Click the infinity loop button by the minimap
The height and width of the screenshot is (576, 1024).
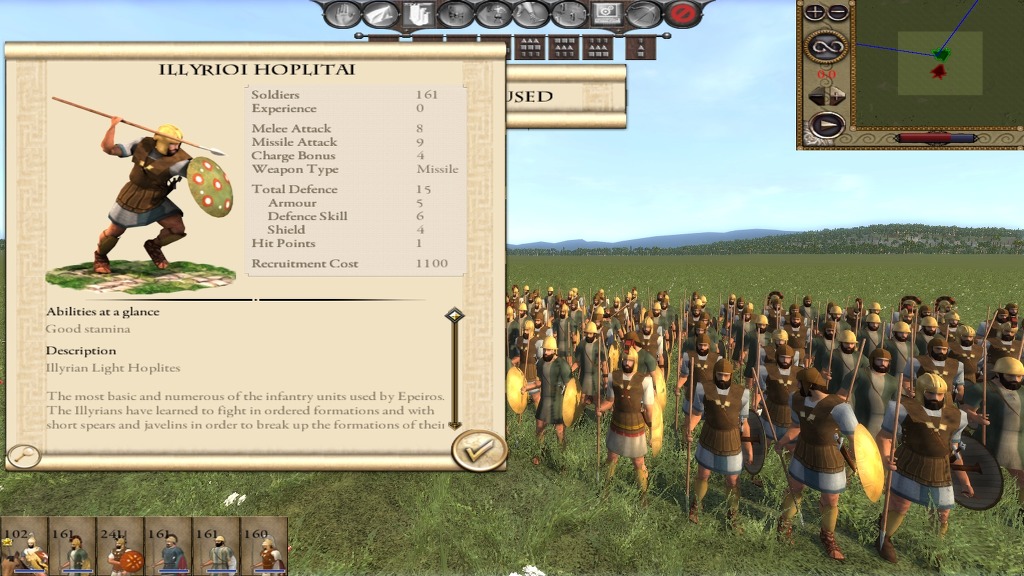coord(826,45)
